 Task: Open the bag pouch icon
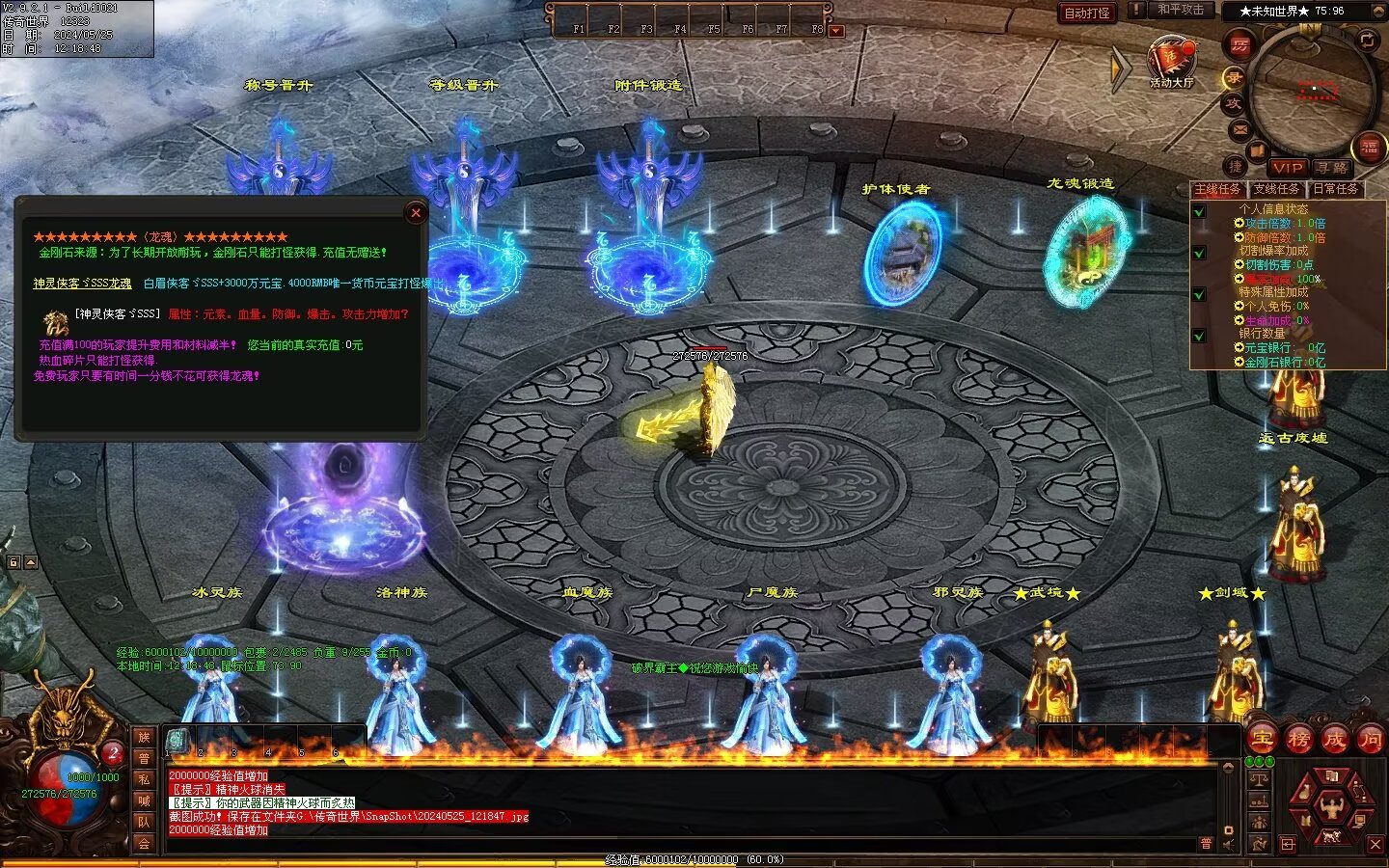[x=1304, y=793]
